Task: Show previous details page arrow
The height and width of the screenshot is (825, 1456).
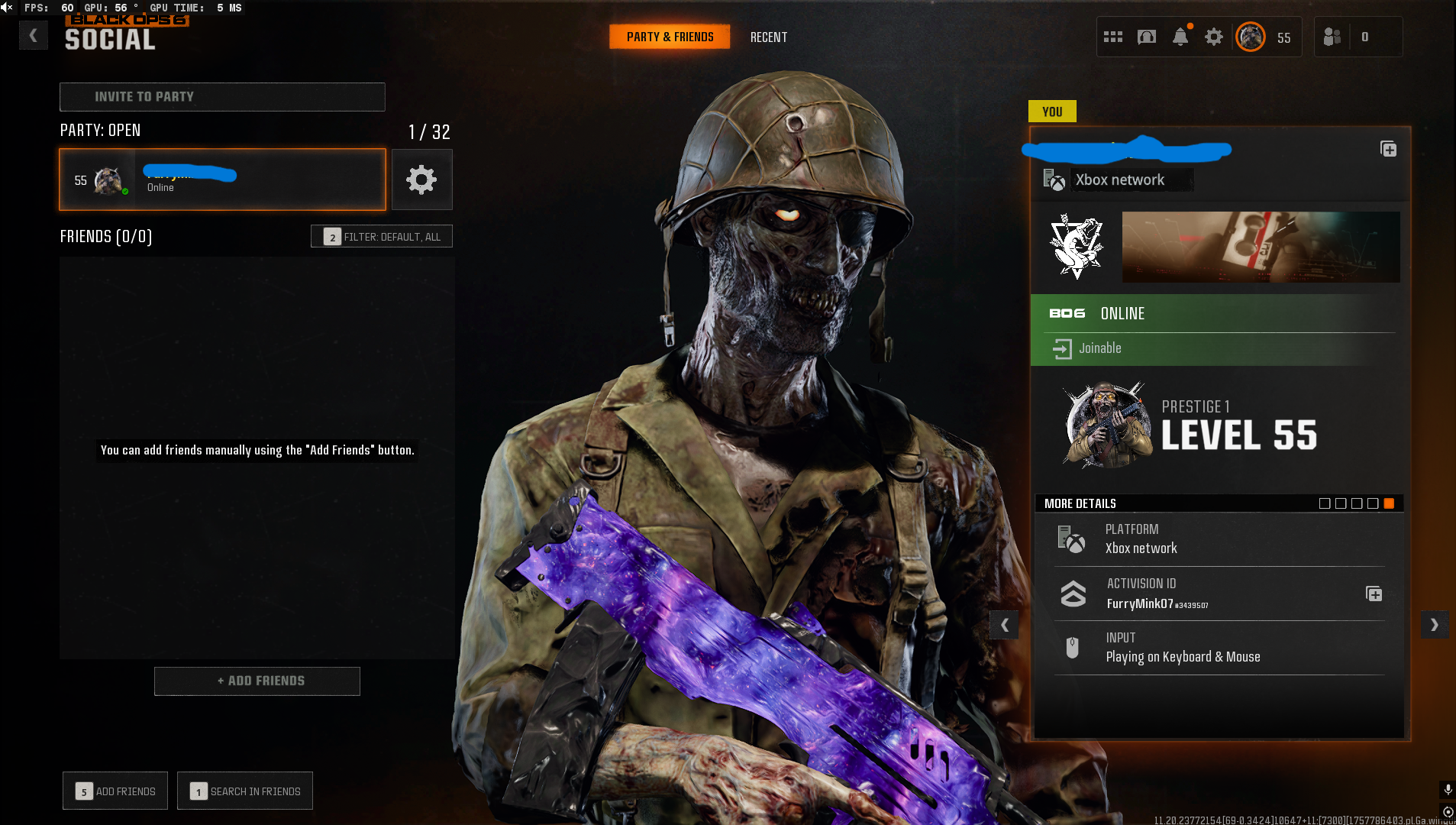Action: pyautogui.click(x=1004, y=625)
